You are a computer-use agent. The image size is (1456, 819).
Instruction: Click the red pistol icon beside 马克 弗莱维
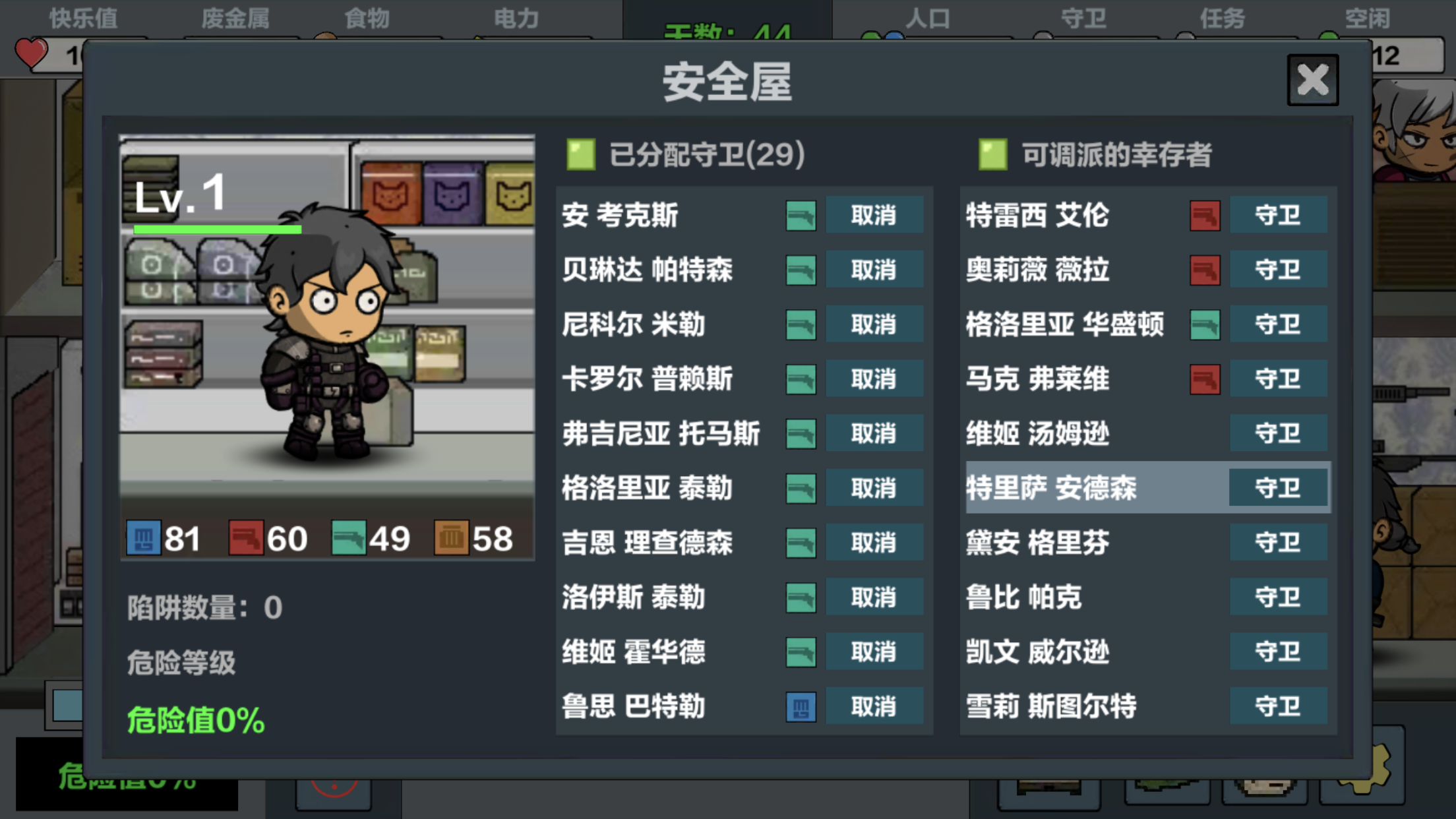coord(1204,379)
